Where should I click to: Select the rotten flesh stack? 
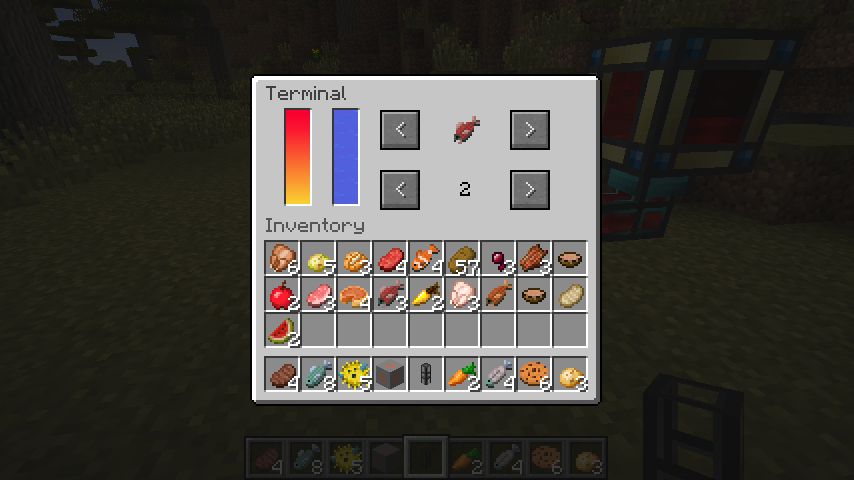pyautogui.click(x=534, y=259)
